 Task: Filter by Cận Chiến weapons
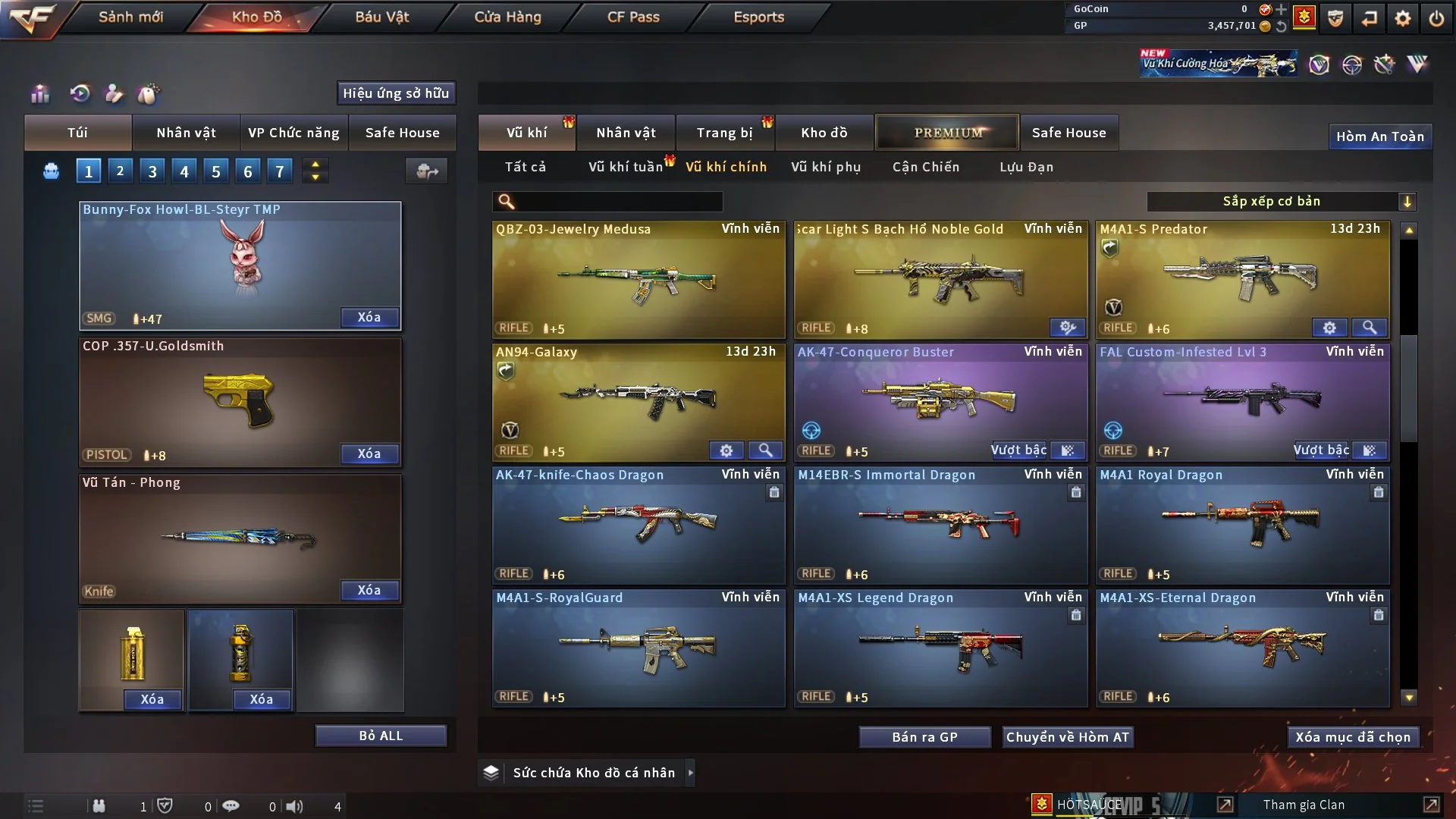(925, 167)
